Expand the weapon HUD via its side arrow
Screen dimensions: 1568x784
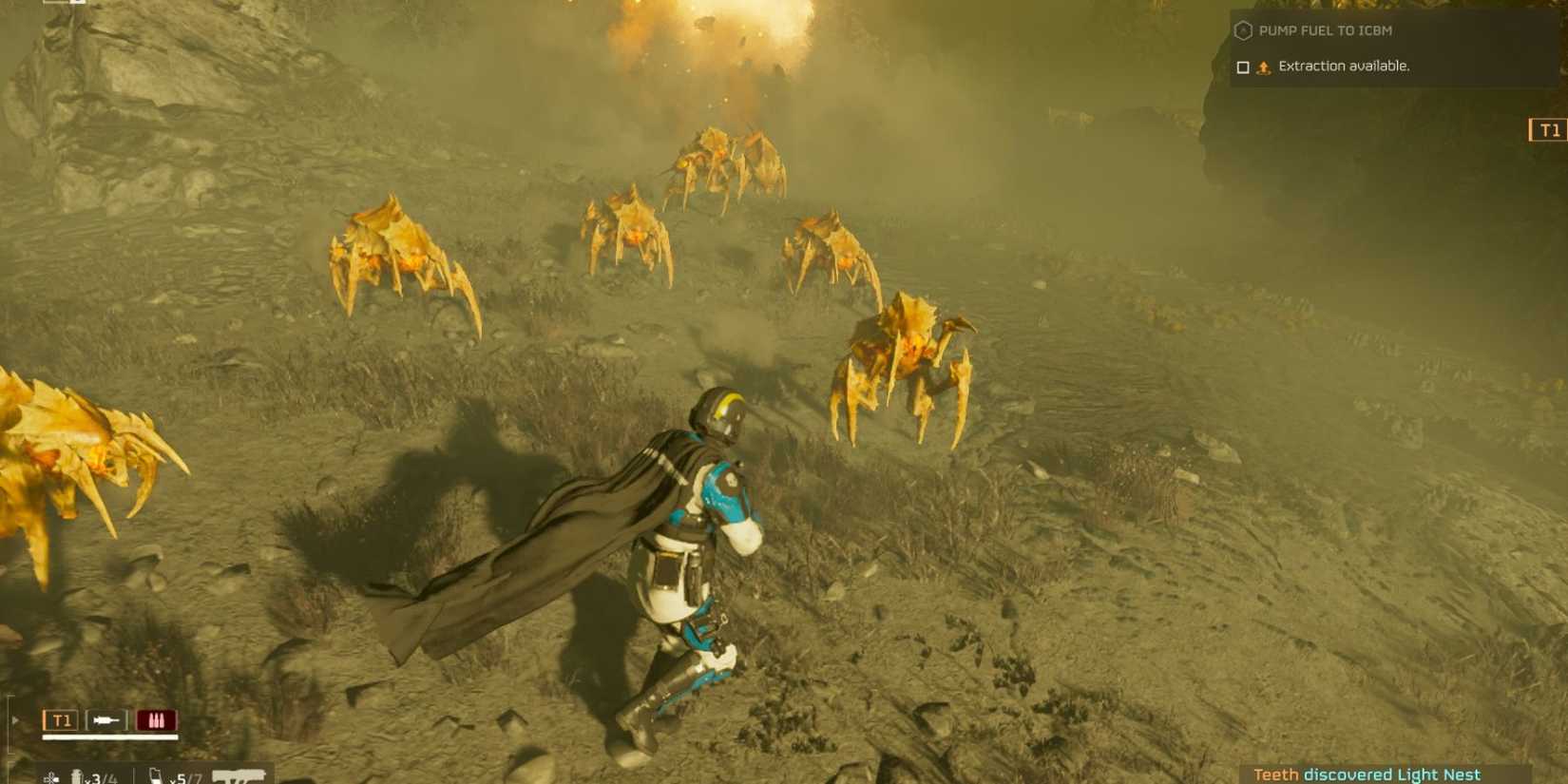(14, 720)
